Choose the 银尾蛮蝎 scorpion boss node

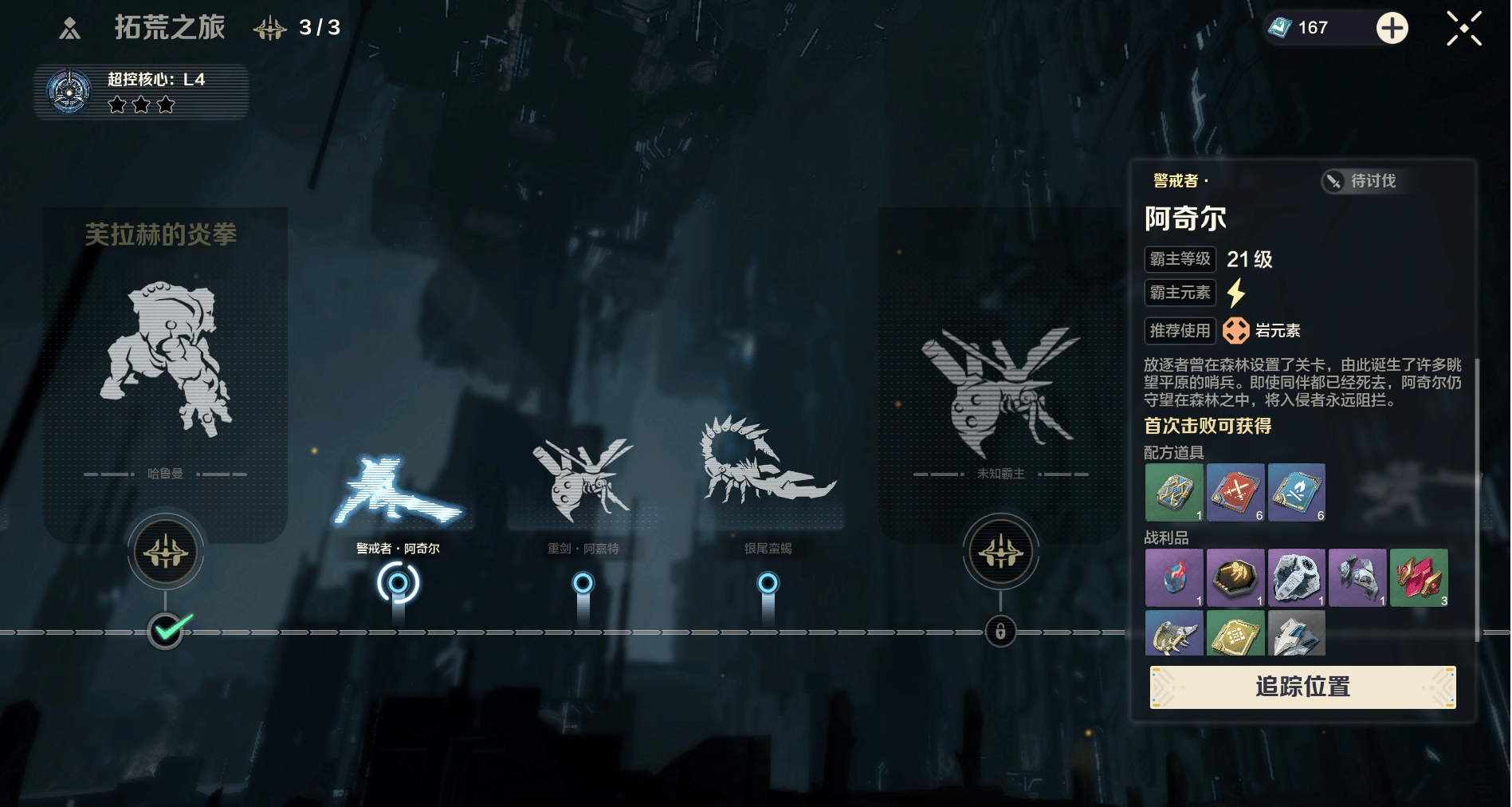coord(768,583)
